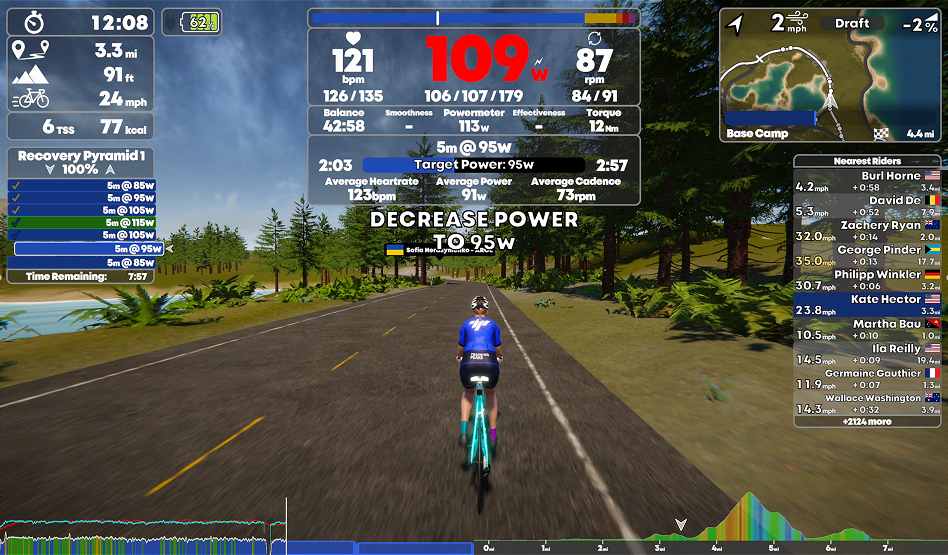Select Ila Reilly's rider entry

coord(867,354)
